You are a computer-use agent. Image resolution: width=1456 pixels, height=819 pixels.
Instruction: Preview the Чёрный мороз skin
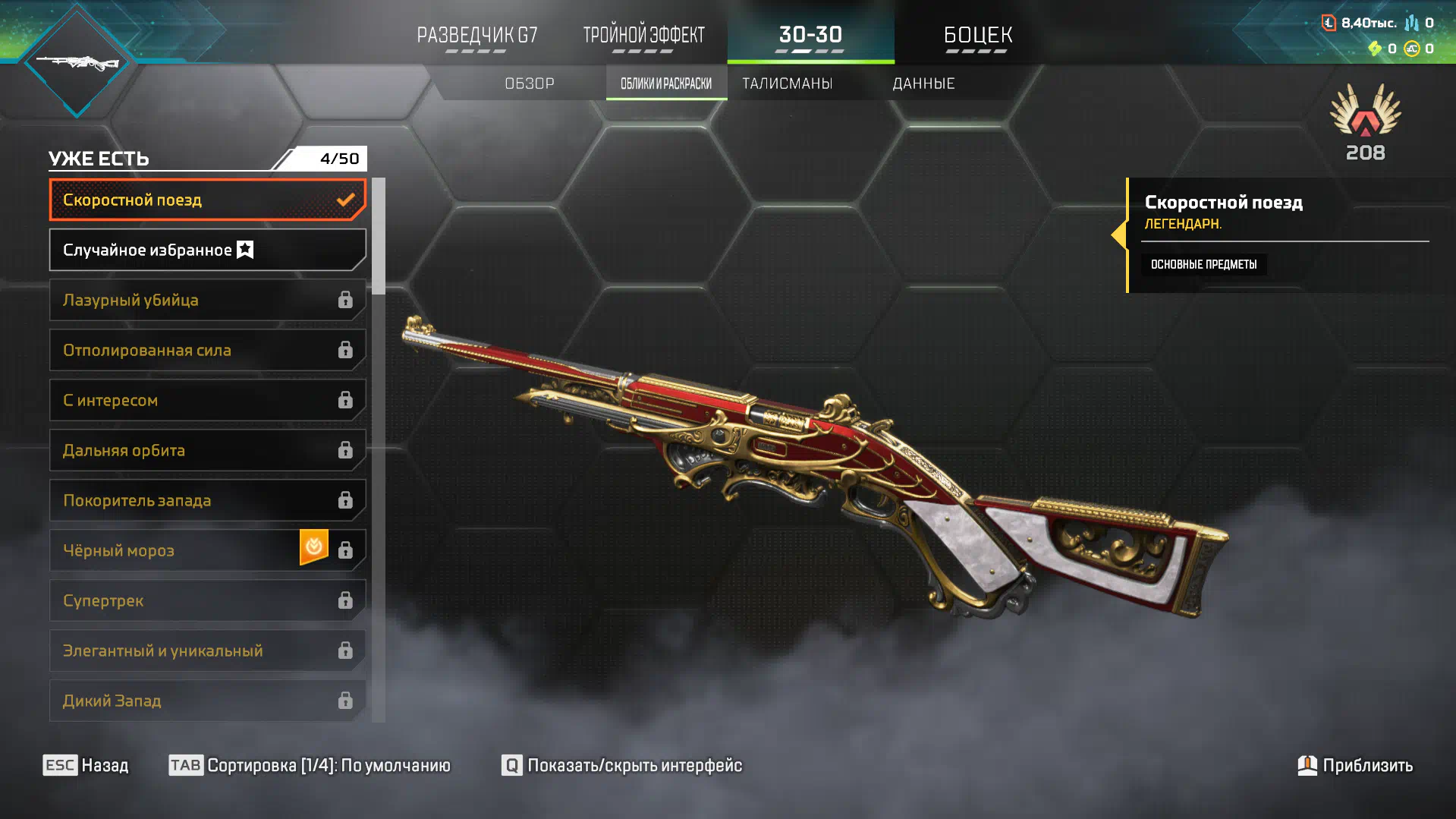tap(175, 550)
